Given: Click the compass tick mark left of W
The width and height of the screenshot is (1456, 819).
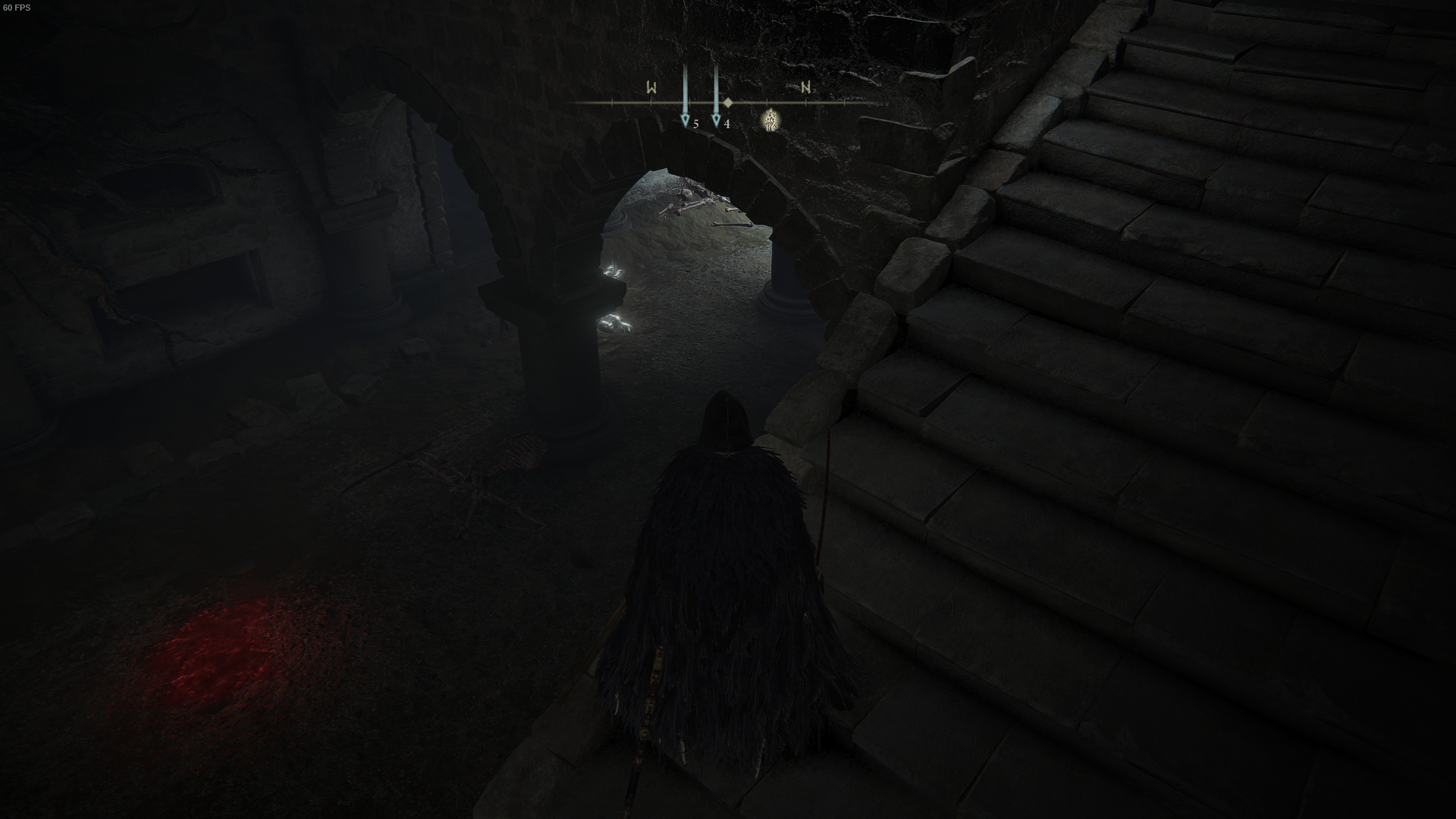Looking at the screenshot, I should [611, 102].
